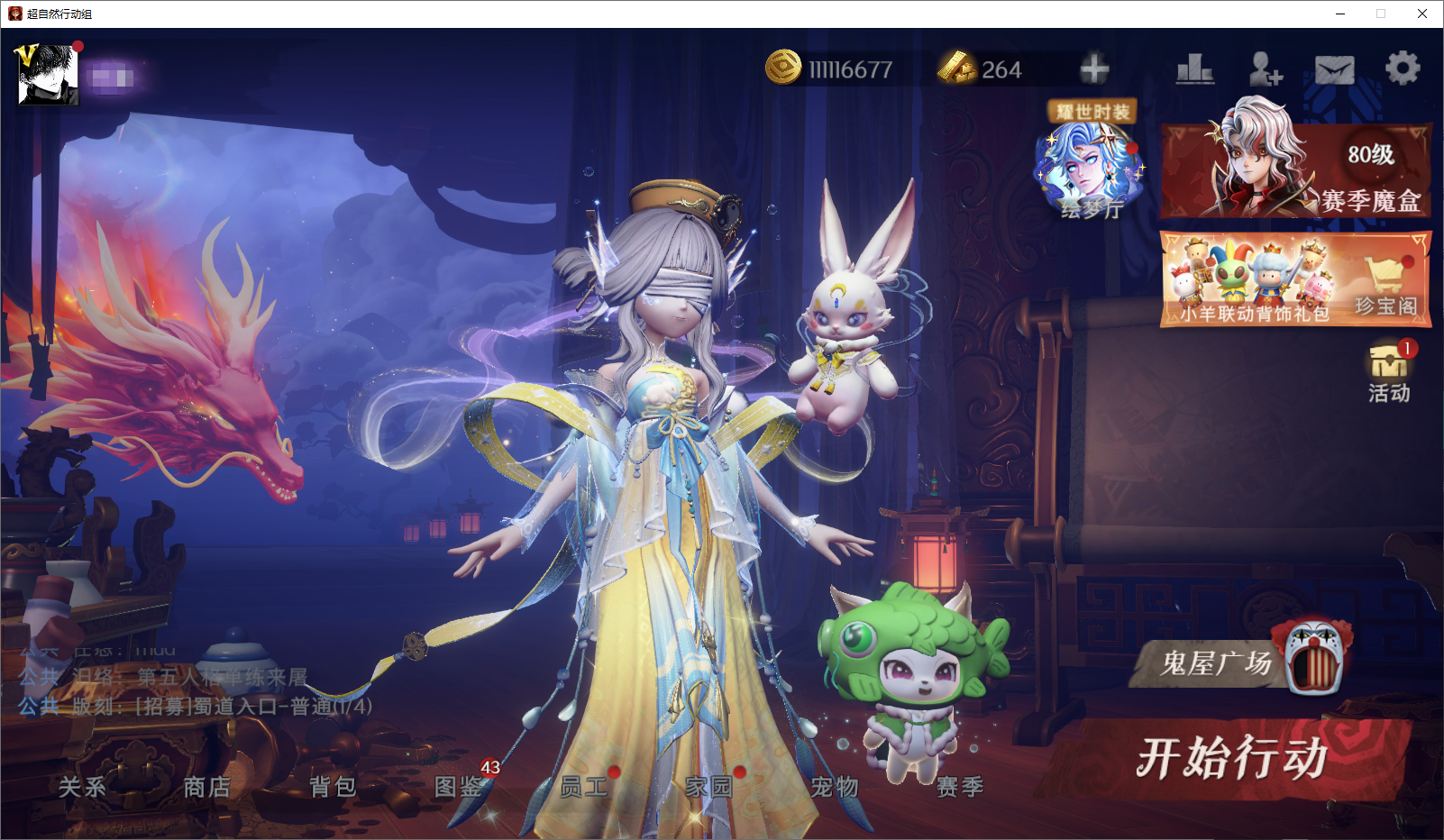
Task: Open the 商店 shop menu
Action: click(206, 787)
